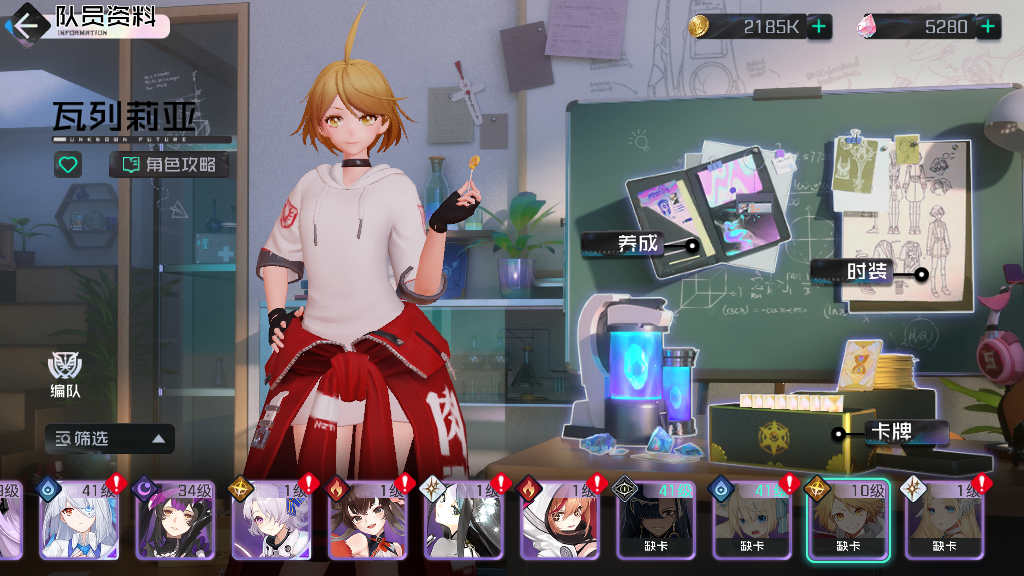
Task: Select the highlighted level 10 瓦列莉亚 portrait
Action: (848, 520)
